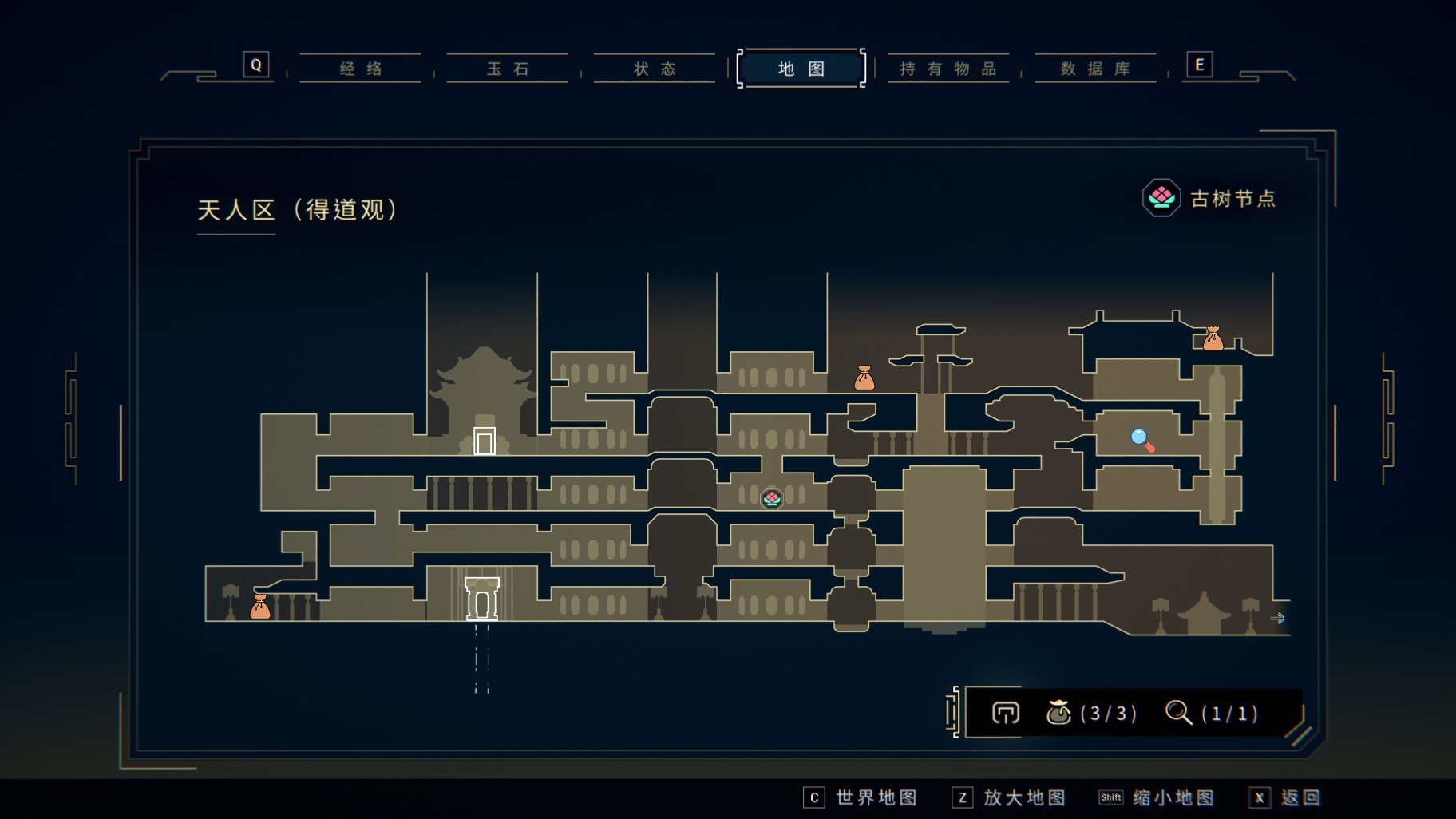Select the exit arrow marker on the map edge
The image size is (1456, 819).
tap(1277, 619)
